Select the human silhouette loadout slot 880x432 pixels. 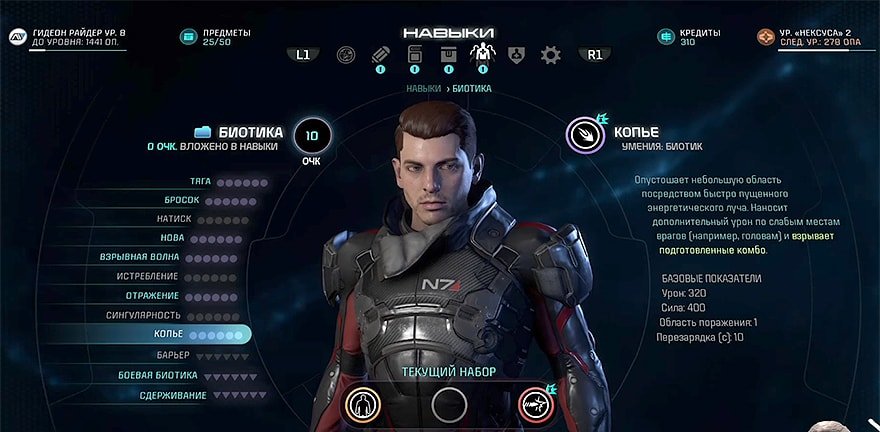(x=362, y=403)
